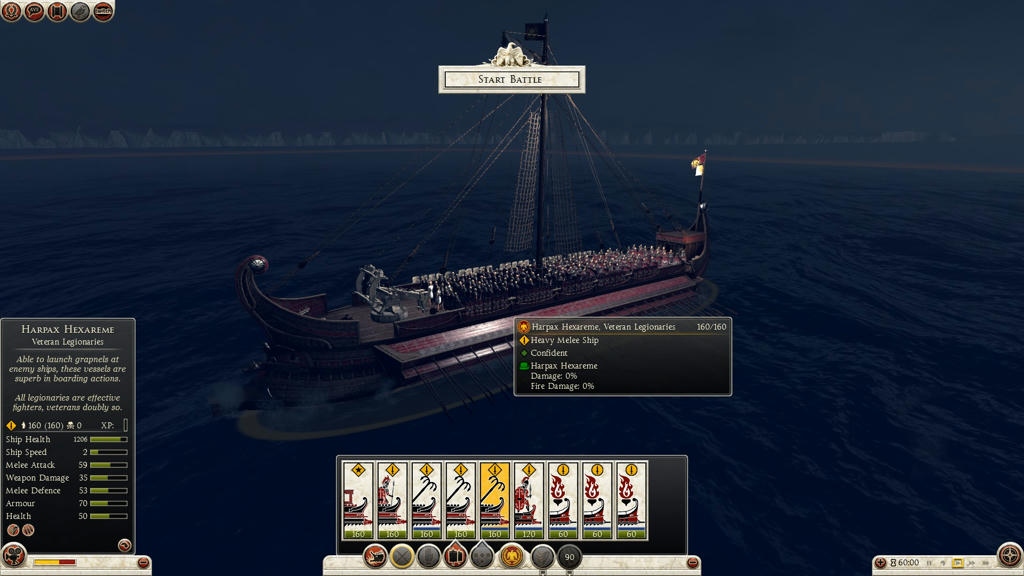Image resolution: width=1024 pixels, height=576 pixels.
Task: Expand the timer panel with plus button
Action: (x=881, y=563)
